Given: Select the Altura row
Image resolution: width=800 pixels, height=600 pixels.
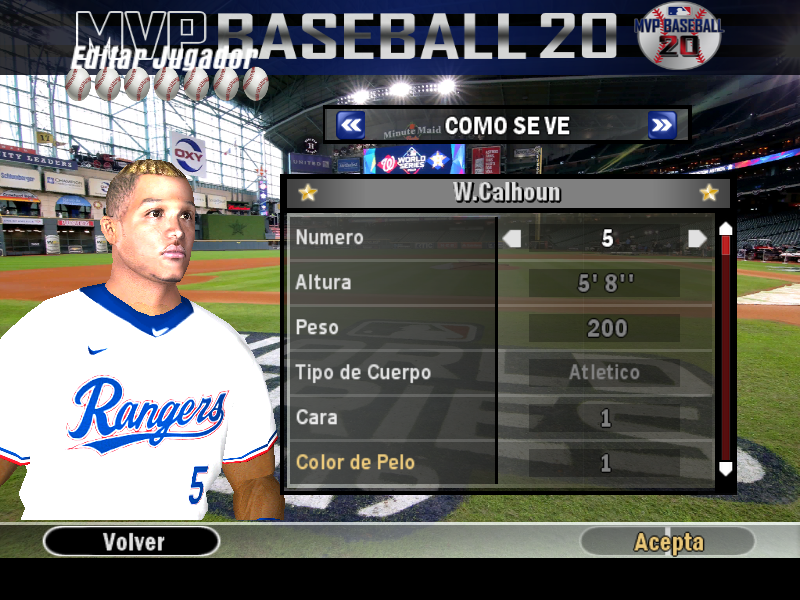Looking at the screenshot, I should (x=392, y=283).
